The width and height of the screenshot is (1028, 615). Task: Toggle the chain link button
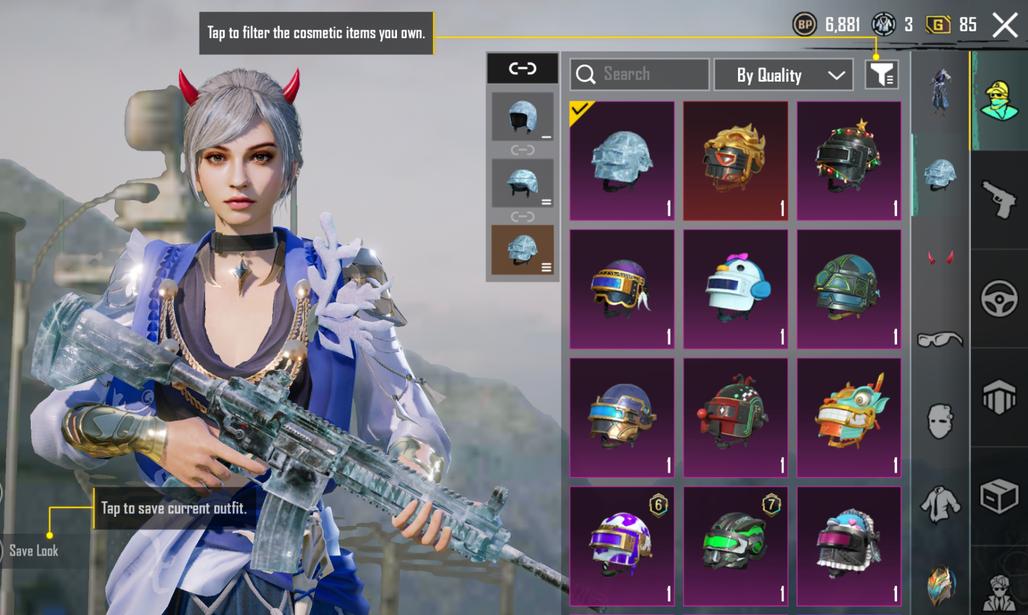click(x=522, y=68)
